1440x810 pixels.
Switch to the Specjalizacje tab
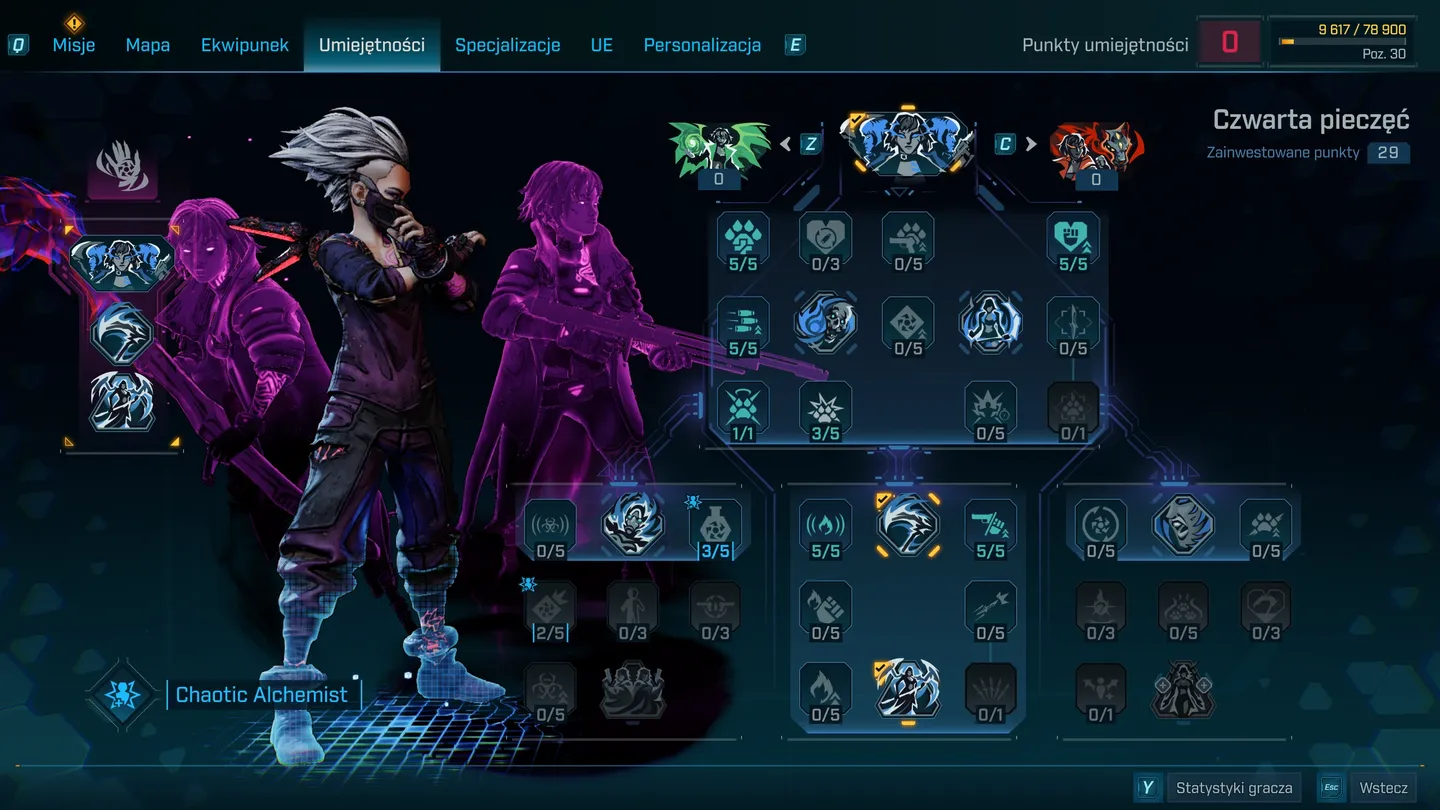click(x=507, y=44)
